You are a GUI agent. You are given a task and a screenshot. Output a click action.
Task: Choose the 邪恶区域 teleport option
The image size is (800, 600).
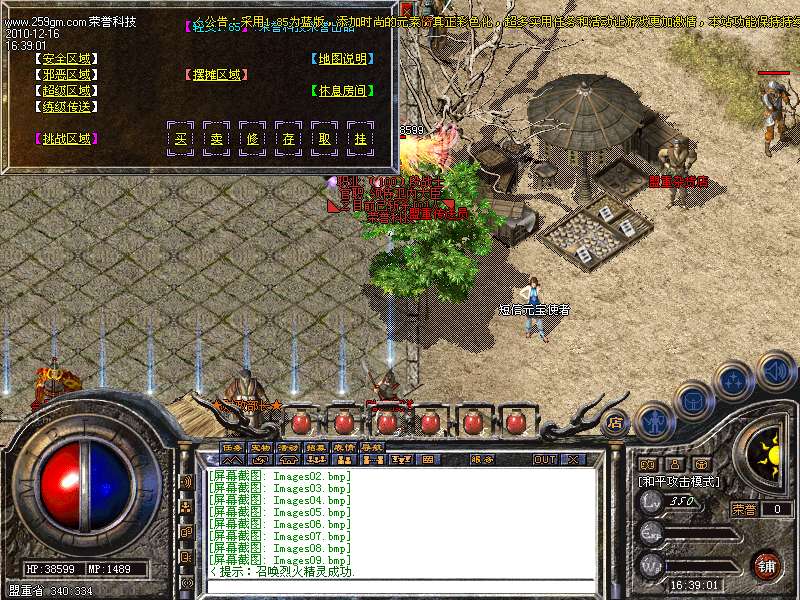click(67, 74)
